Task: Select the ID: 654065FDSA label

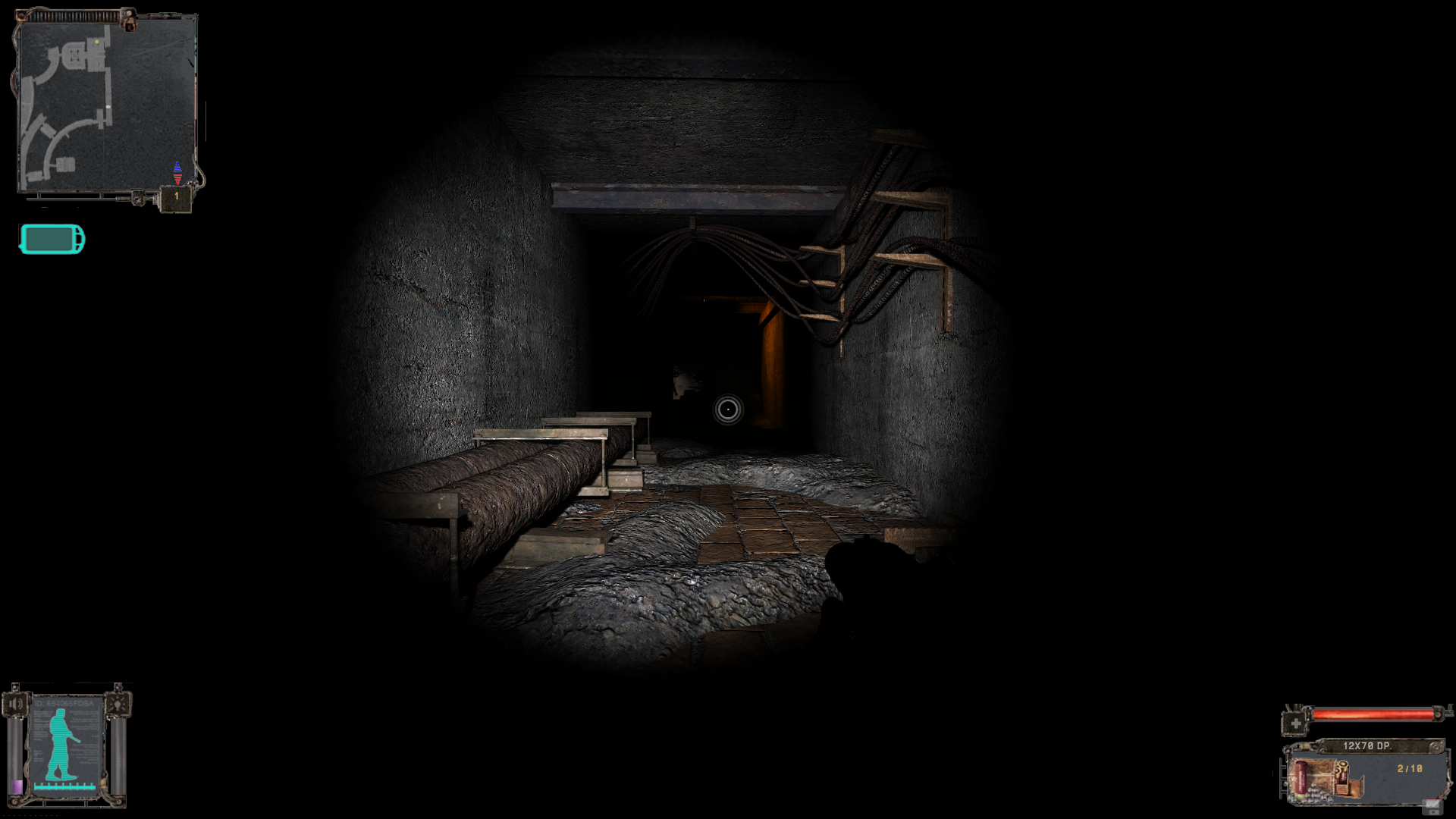Action: coord(63,704)
